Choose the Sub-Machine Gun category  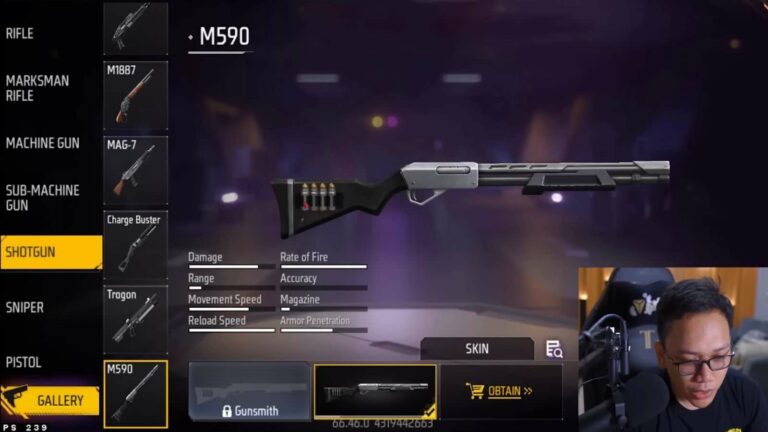(42, 197)
